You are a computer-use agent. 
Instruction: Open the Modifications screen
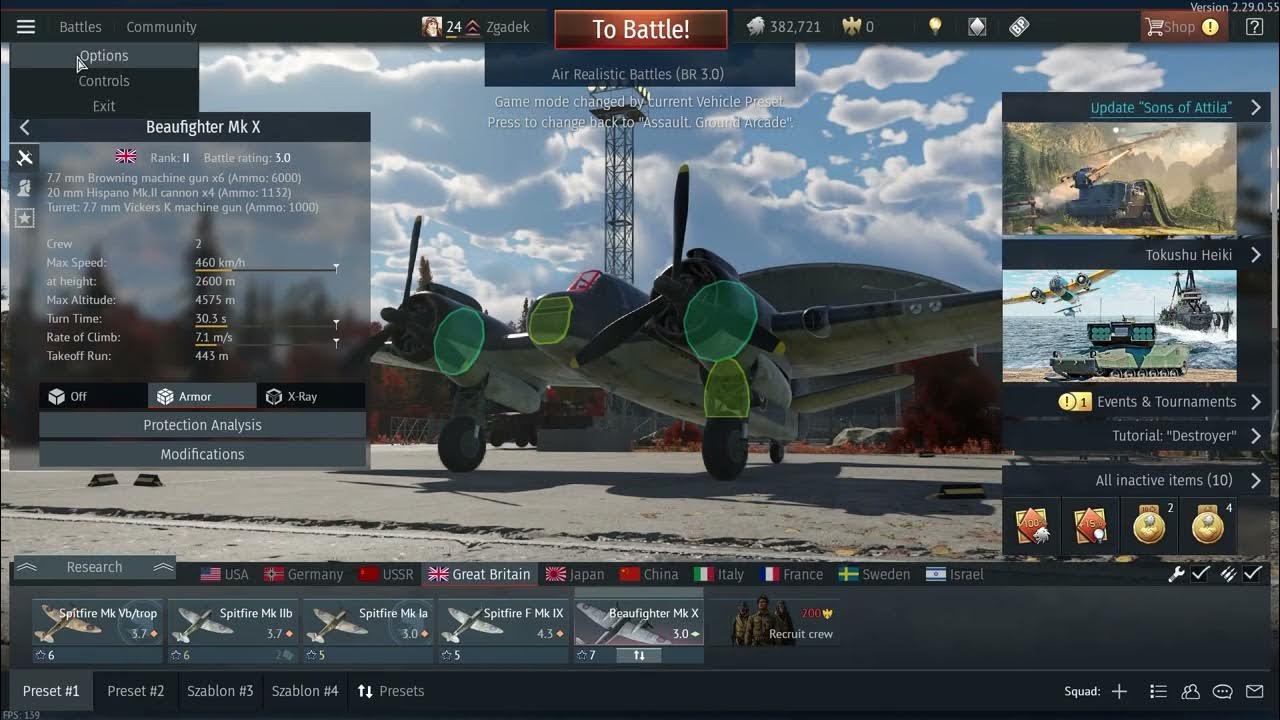(x=202, y=454)
